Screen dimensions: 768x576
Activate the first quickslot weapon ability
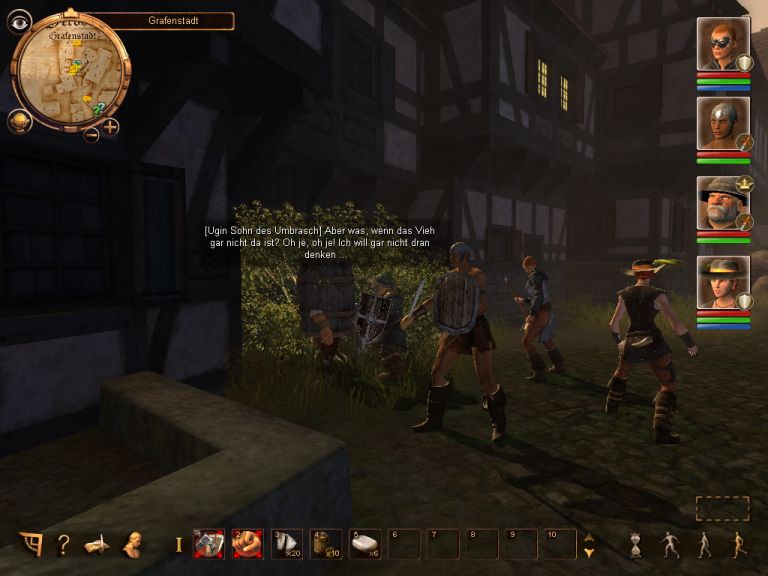point(208,544)
